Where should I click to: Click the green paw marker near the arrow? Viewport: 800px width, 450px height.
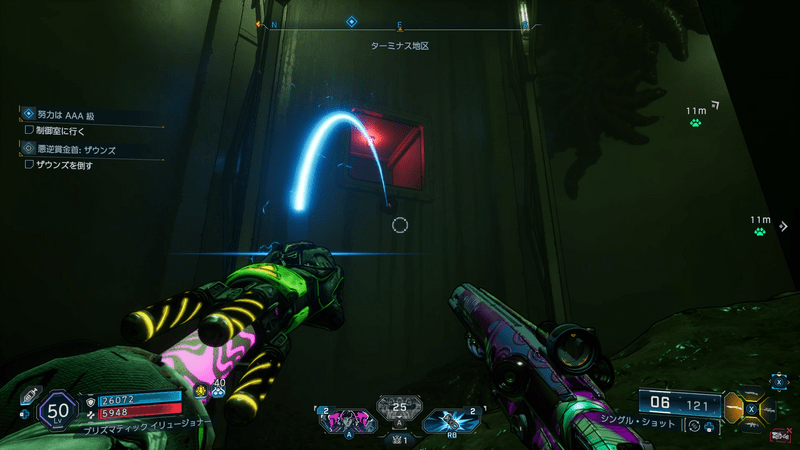pos(694,123)
